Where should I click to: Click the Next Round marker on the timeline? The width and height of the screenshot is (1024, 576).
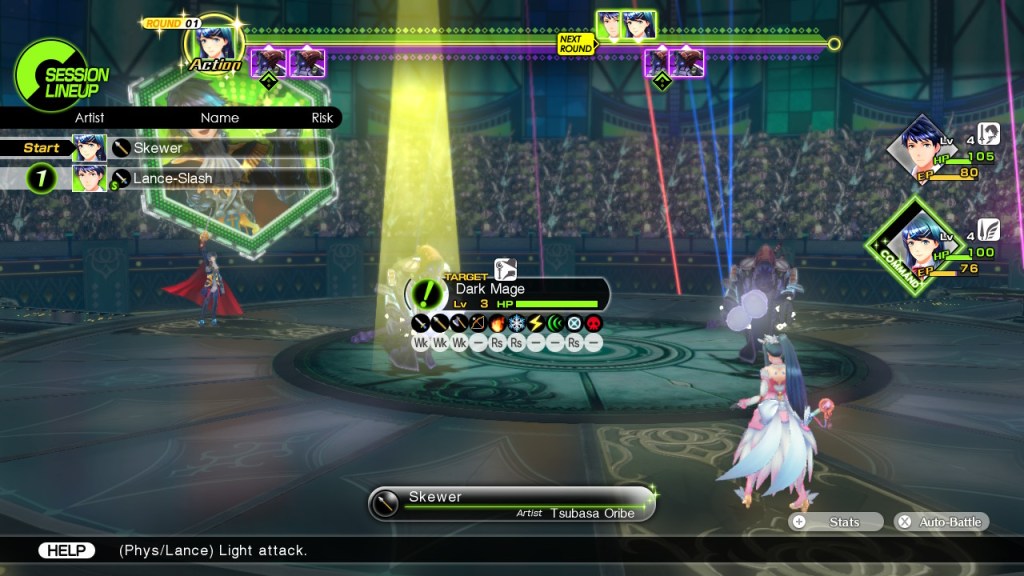tap(575, 43)
